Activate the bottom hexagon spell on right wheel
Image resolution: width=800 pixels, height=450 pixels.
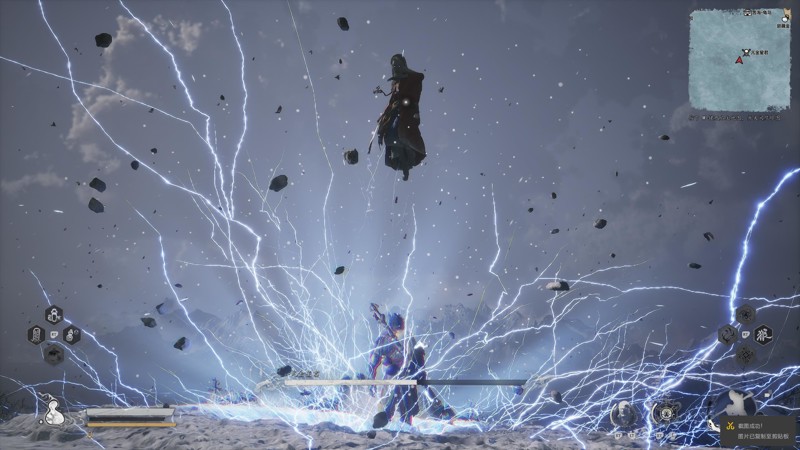pyautogui.click(x=745, y=353)
